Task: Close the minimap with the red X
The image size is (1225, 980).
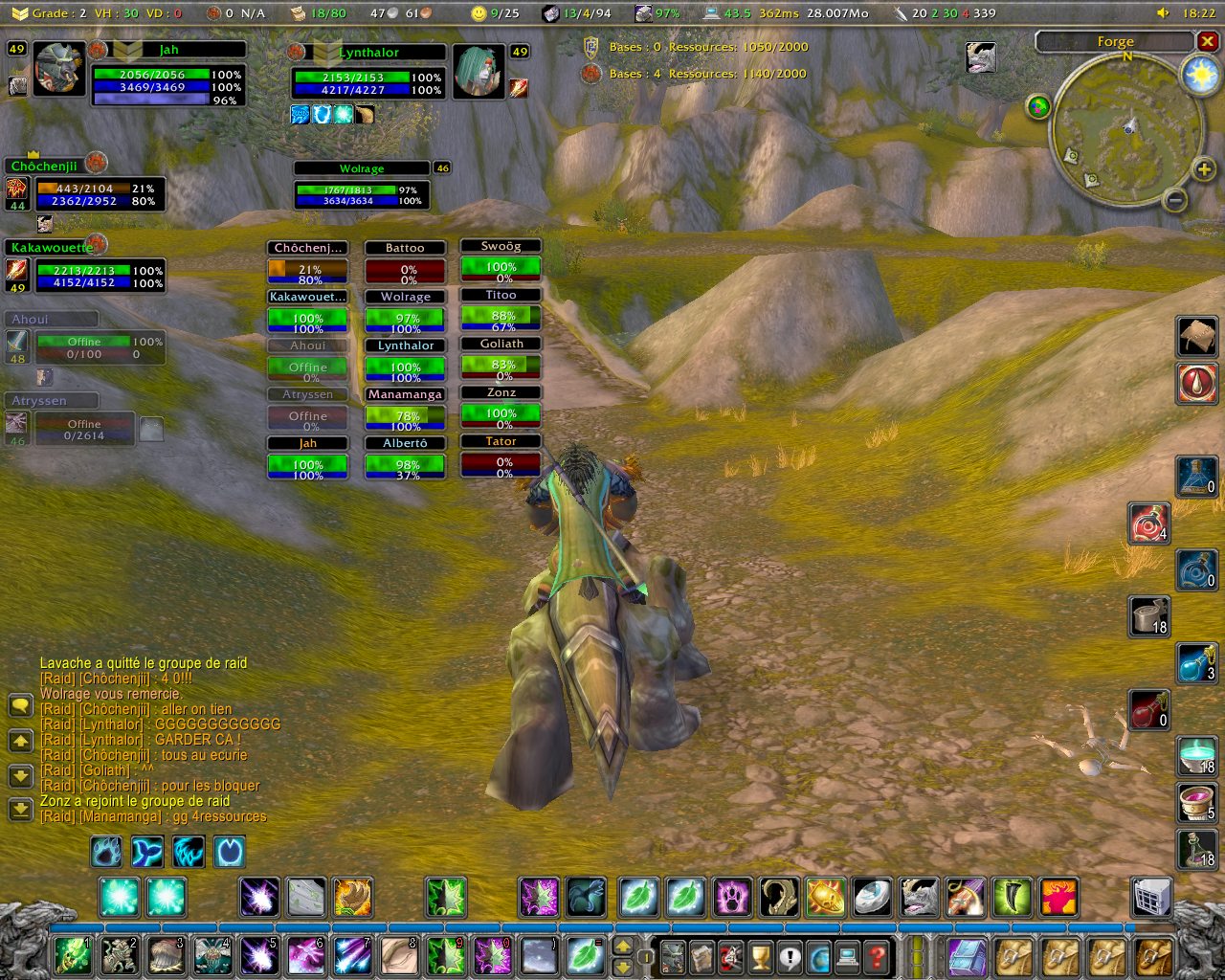Action: pyautogui.click(x=1208, y=41)
